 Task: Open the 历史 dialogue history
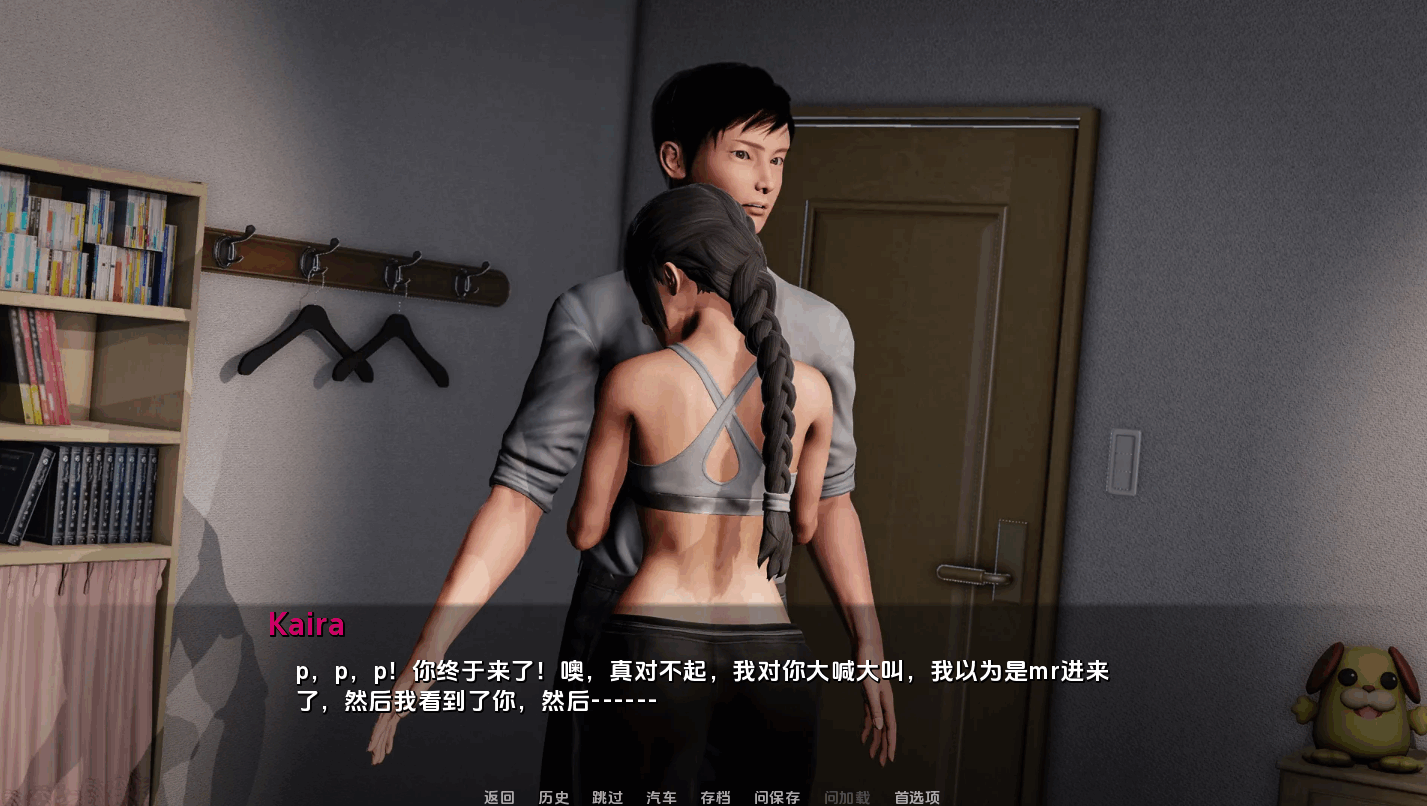tap(553, 798)
